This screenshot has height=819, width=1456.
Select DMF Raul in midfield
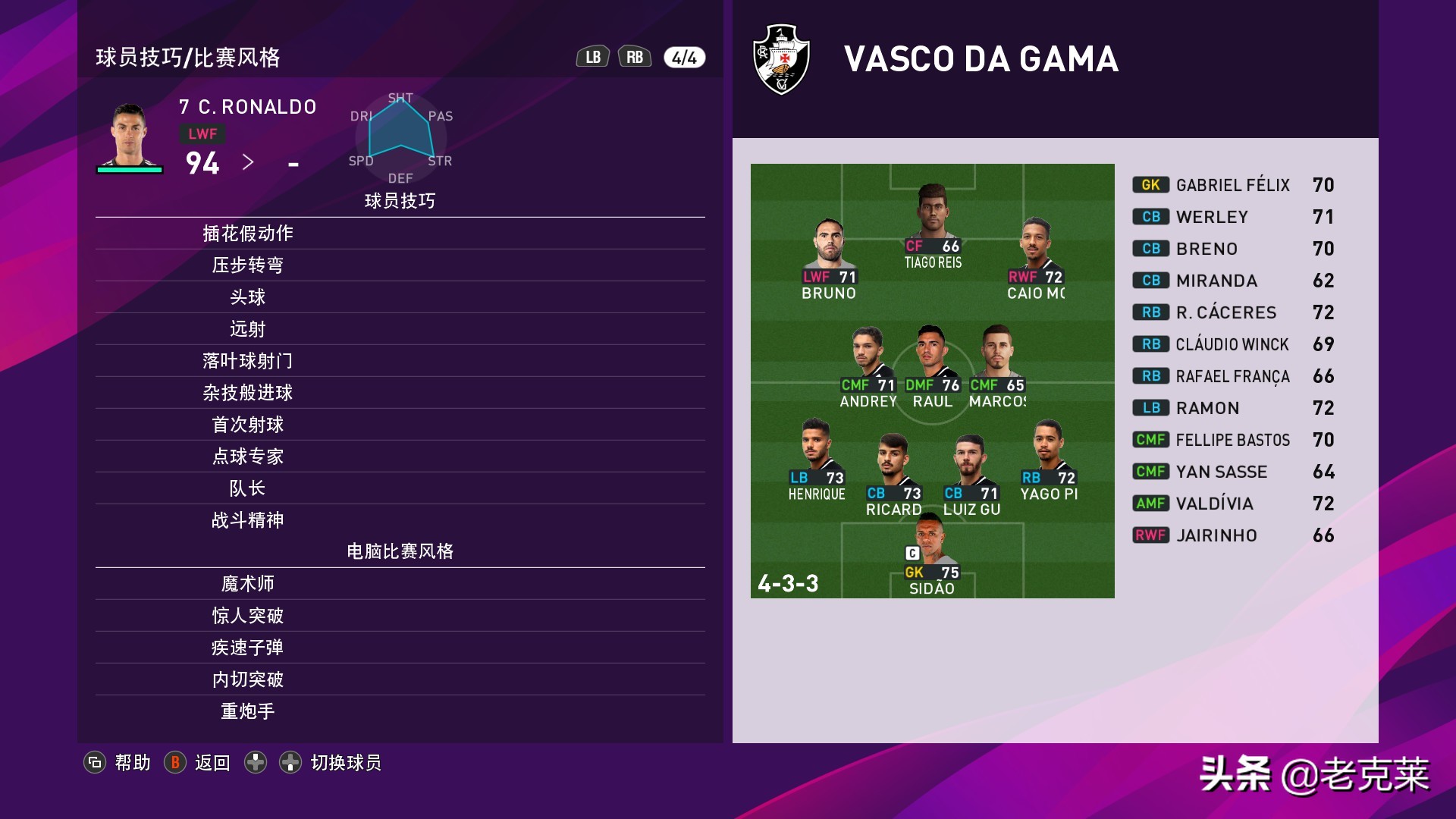932,366
